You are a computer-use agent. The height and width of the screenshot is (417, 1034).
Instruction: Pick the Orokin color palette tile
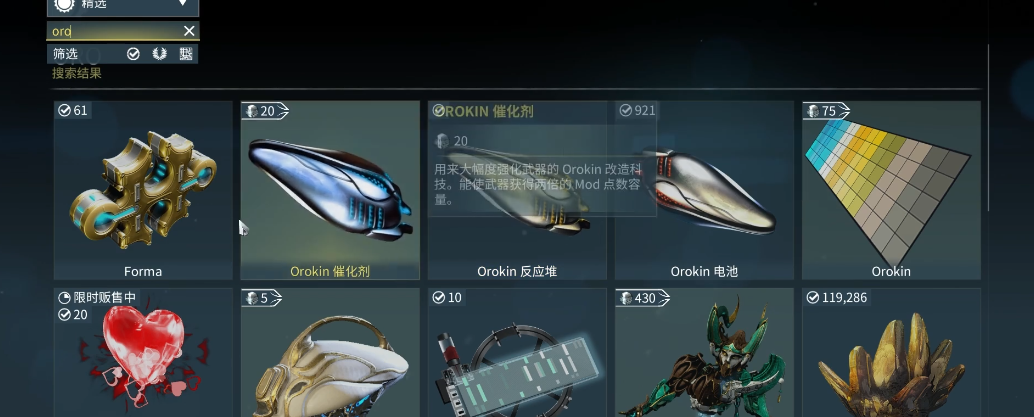tap(891, 190)
